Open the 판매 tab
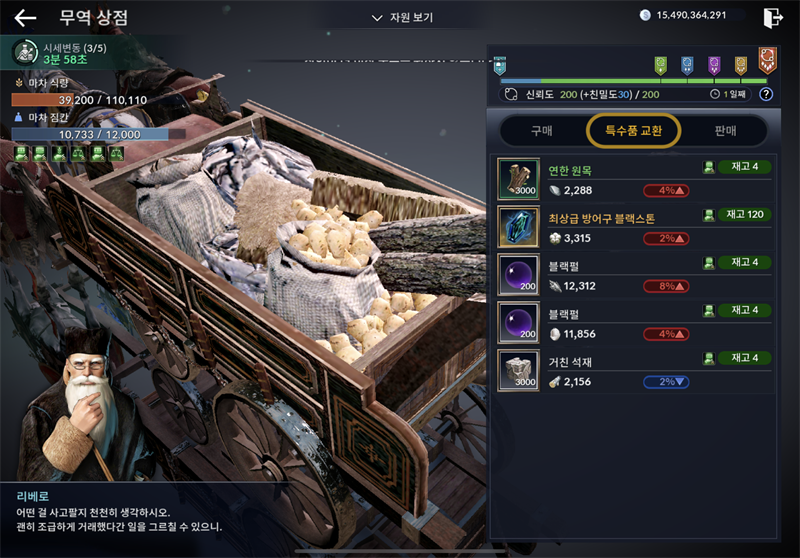The height and width of the screenshot is (558, 800). 725,130
